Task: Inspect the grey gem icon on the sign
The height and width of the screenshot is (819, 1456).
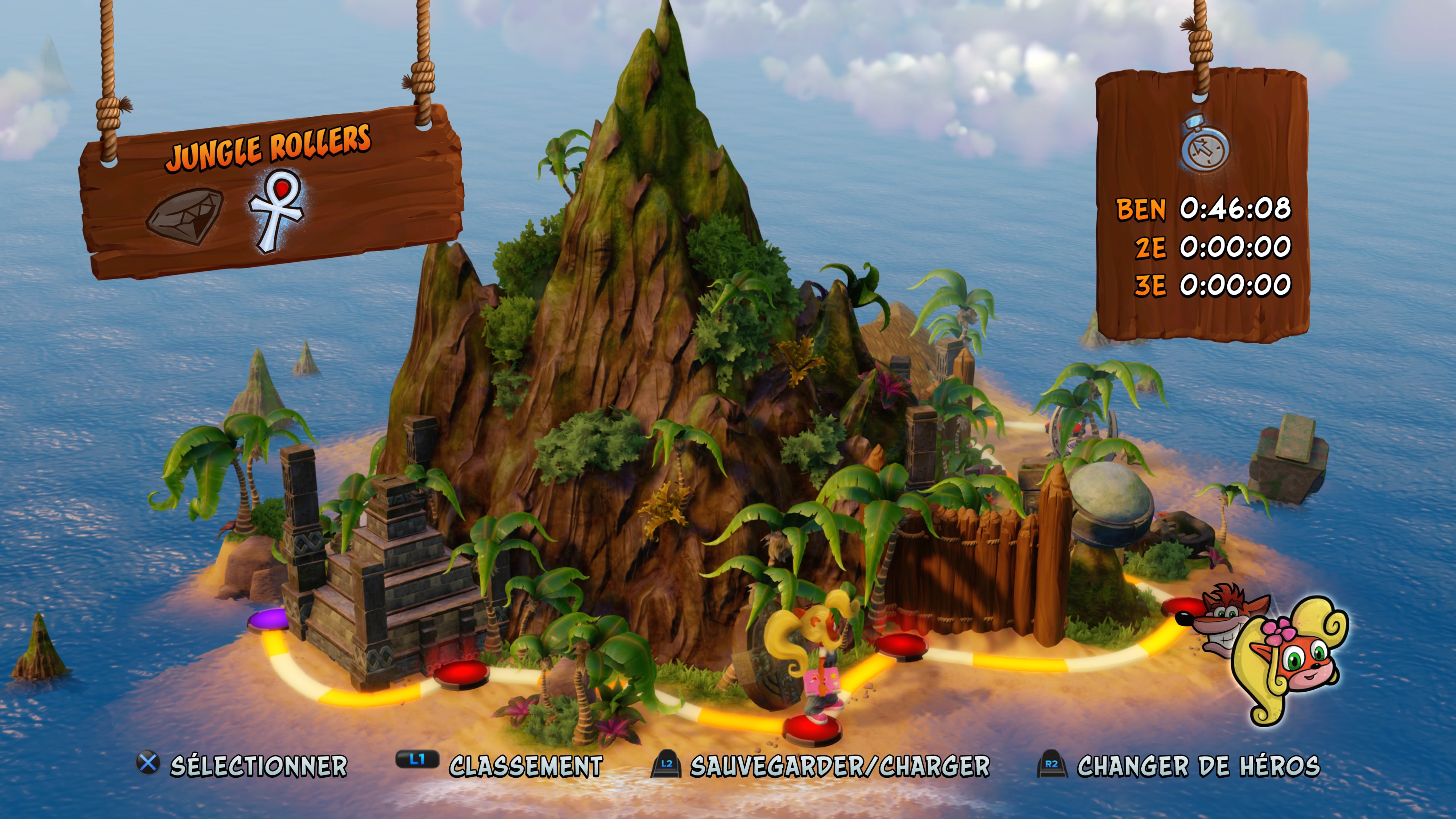Action: pyautogui.click(x=185, y=217)
